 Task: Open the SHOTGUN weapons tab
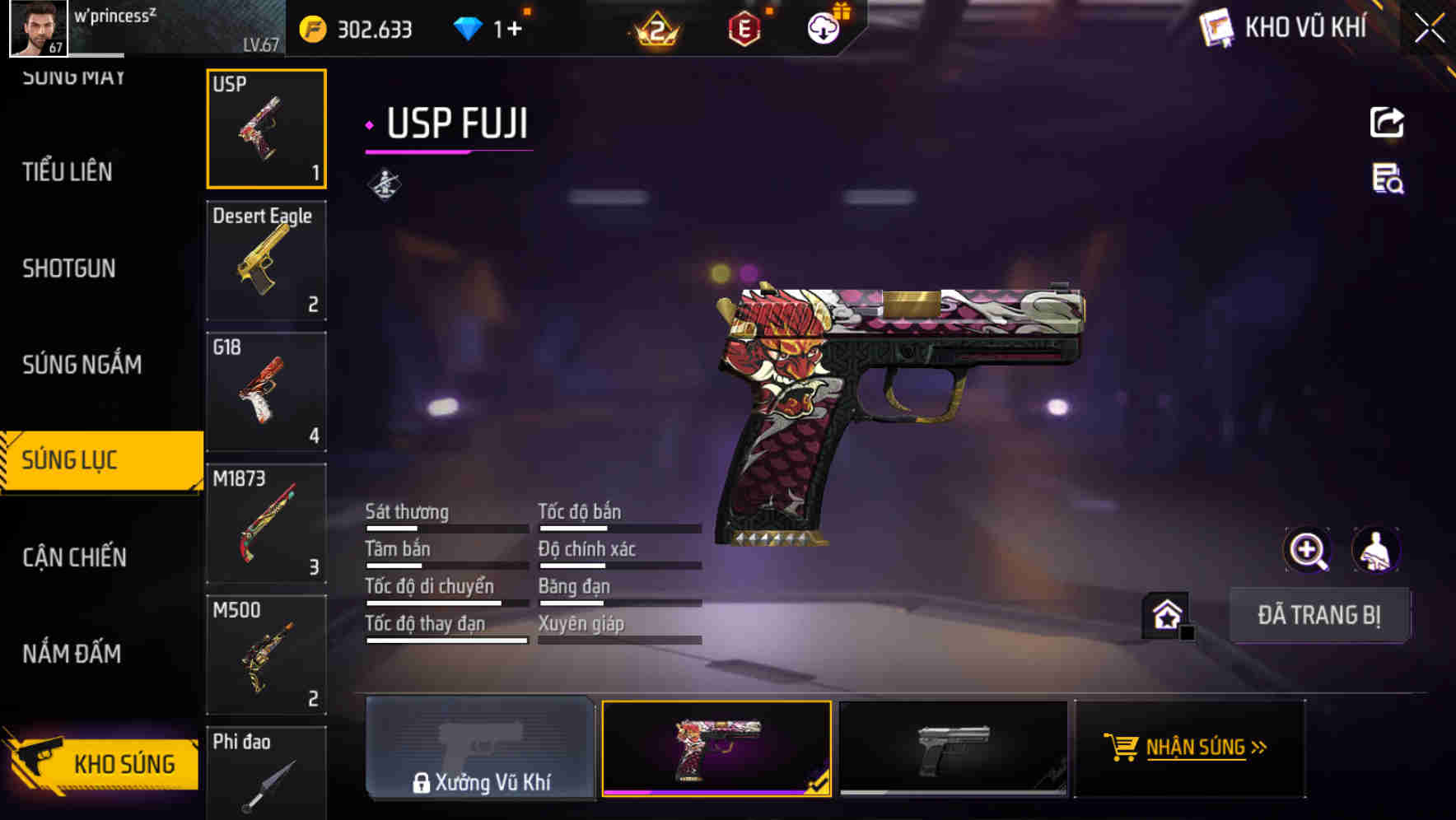69,268
